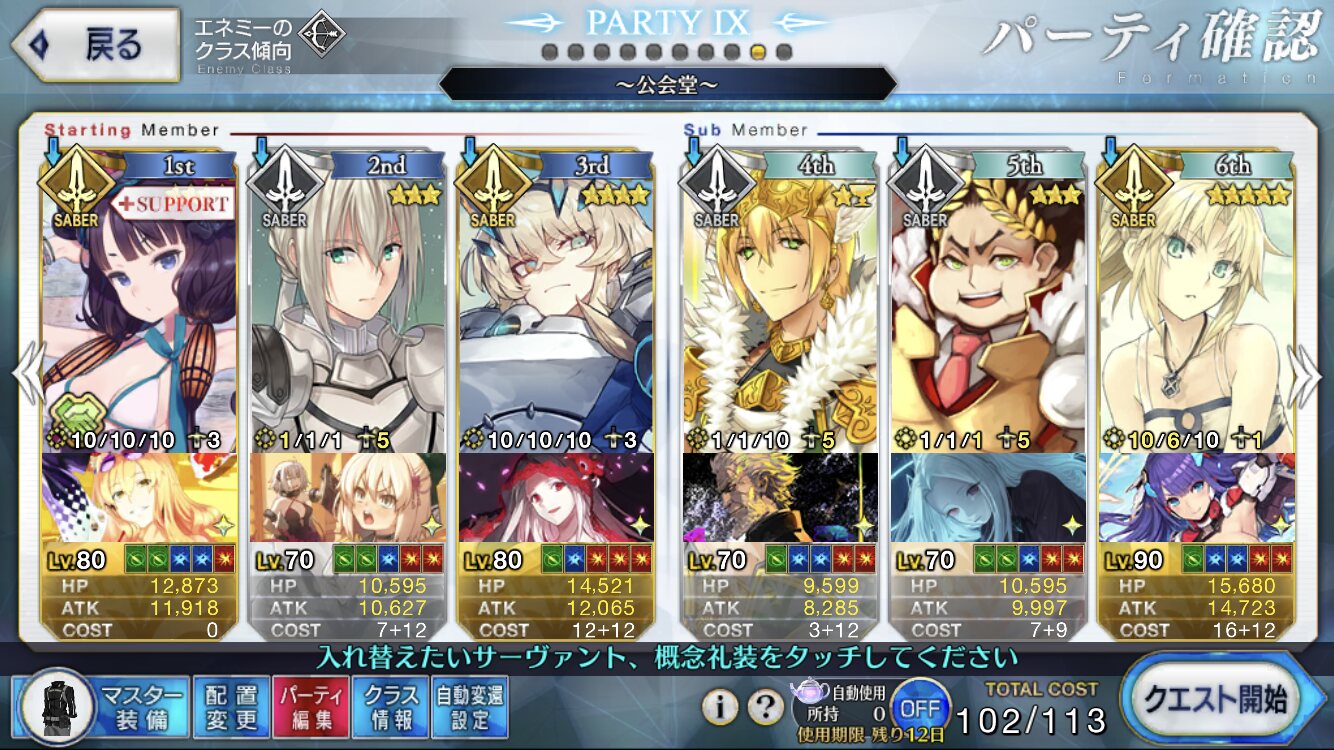Open パーティ編集 party edit
Viewport: 1334px width, 750px height.
pyautogui.click(x=310, y=707)
